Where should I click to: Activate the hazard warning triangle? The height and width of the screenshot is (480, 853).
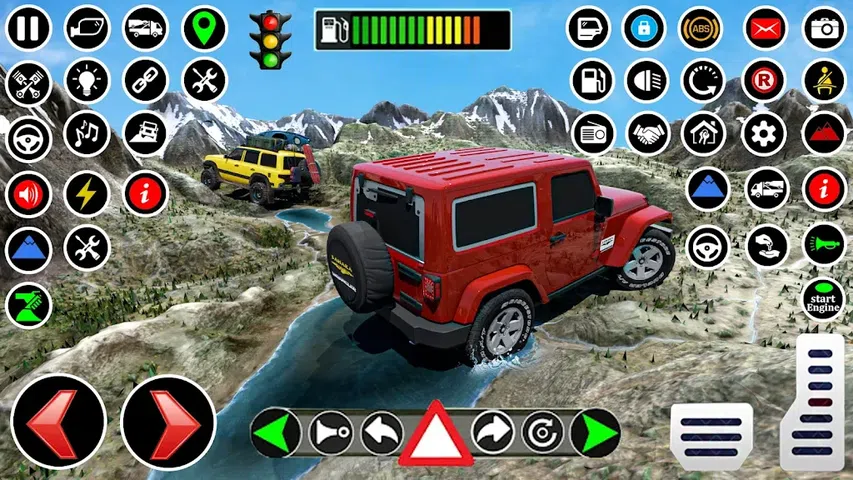(x=436, y=434)
